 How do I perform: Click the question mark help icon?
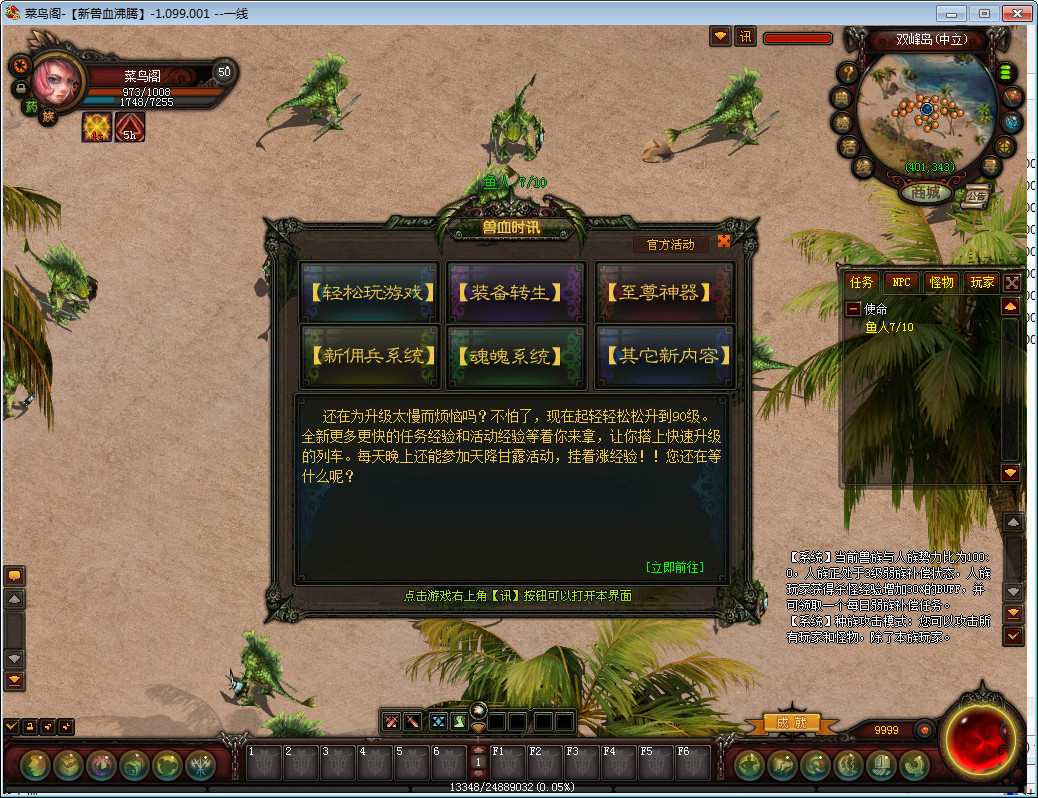(x=848, y=72)
